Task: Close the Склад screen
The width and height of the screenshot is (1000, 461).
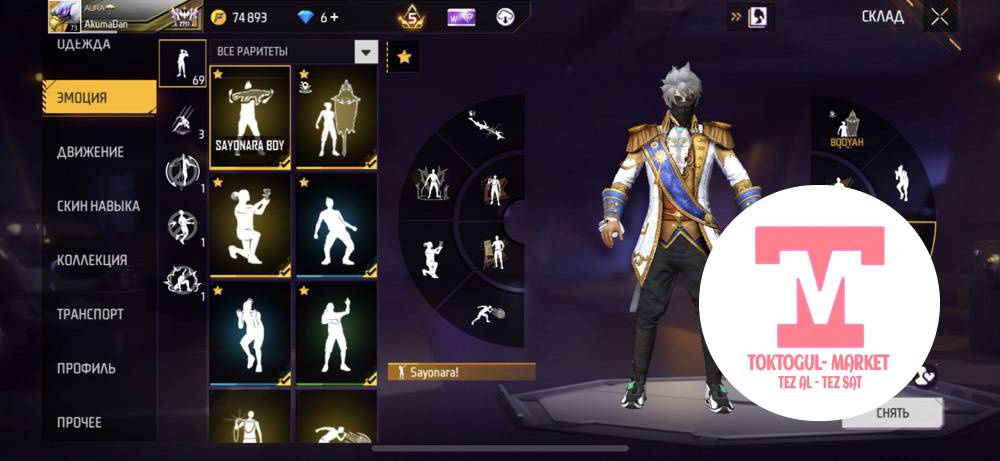Action: coord(939,17)
